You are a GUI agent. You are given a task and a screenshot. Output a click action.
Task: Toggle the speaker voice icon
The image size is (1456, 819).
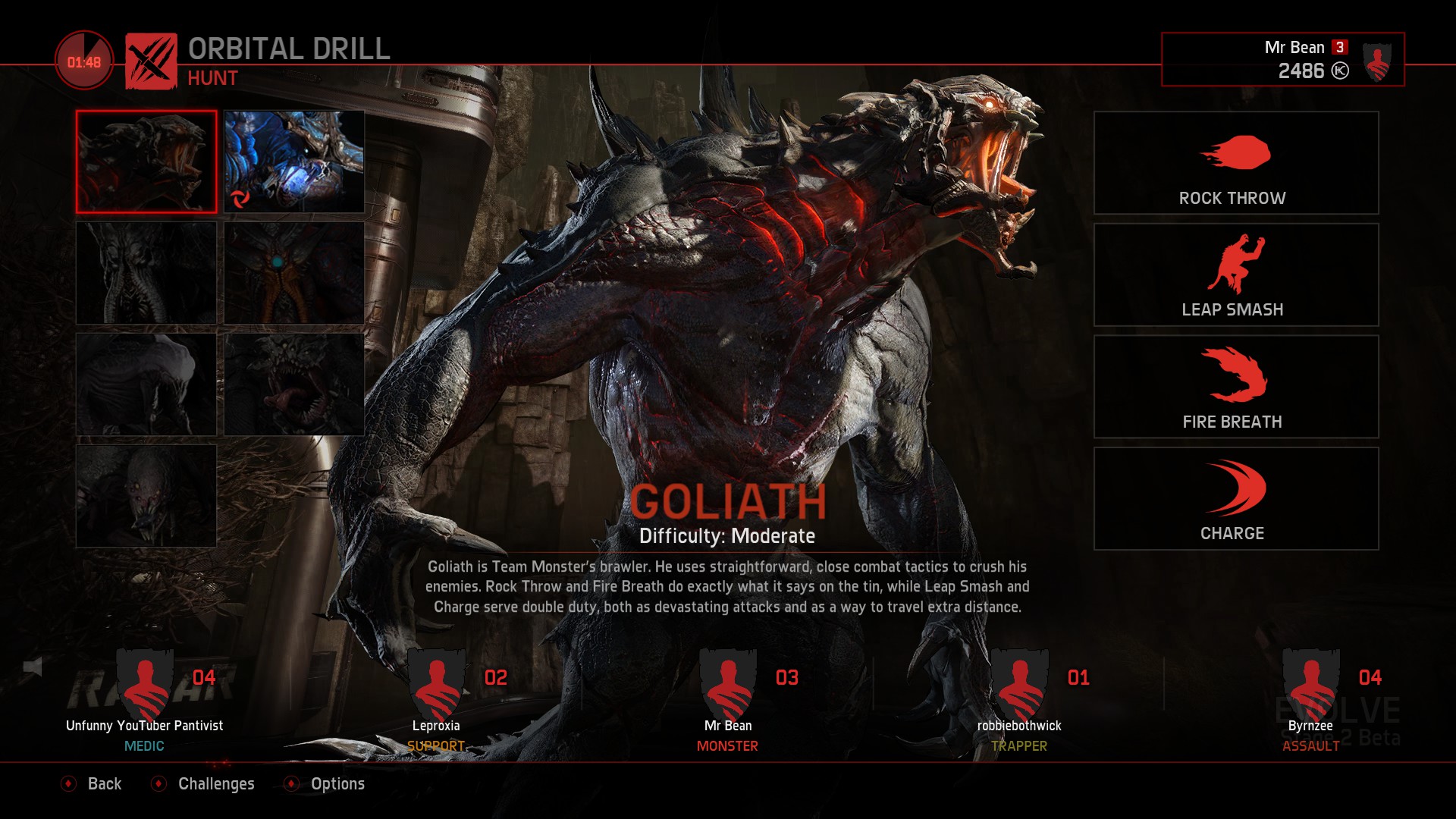[x=33, y=667]
